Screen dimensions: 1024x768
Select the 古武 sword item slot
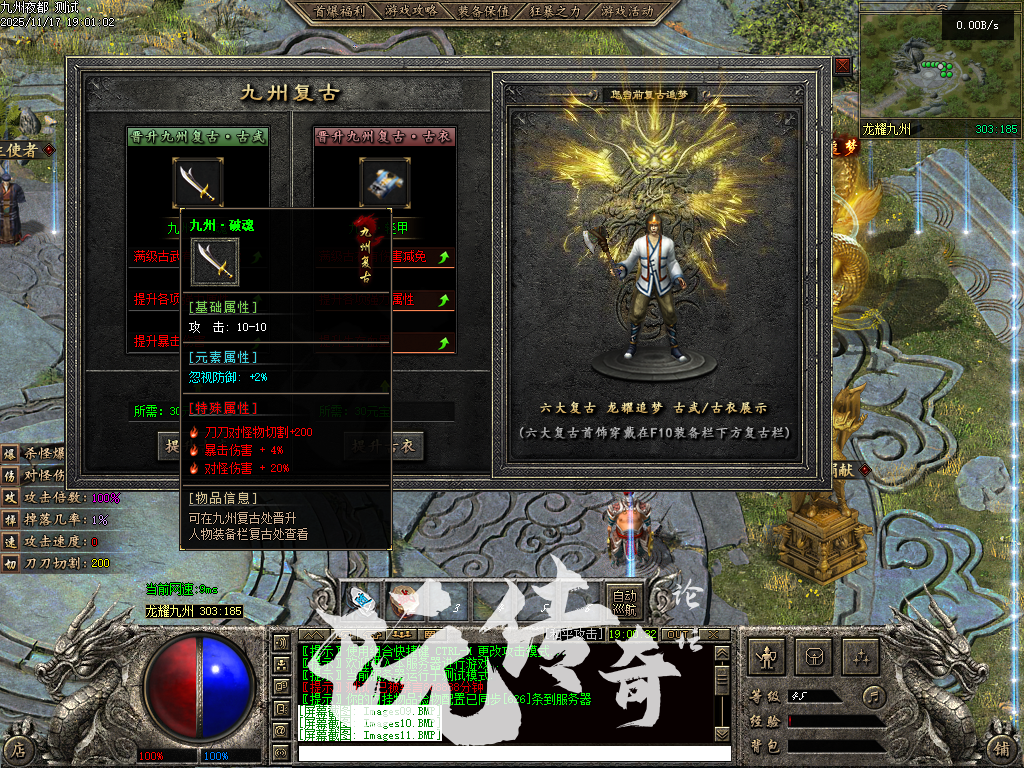198,183
